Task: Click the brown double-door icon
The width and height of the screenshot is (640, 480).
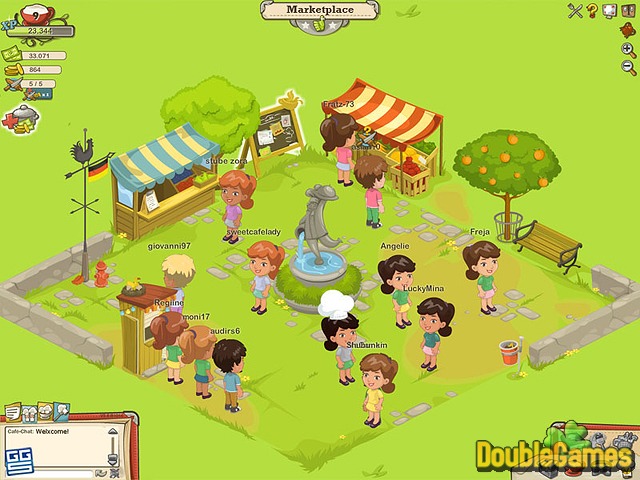Action: pos(627,11)
